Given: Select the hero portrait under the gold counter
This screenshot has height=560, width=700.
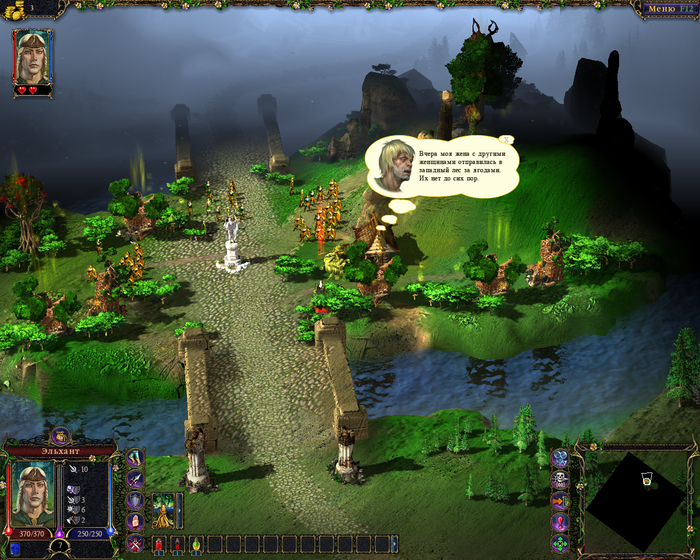Looking at the screenshot, I should (x=33, y=57).
